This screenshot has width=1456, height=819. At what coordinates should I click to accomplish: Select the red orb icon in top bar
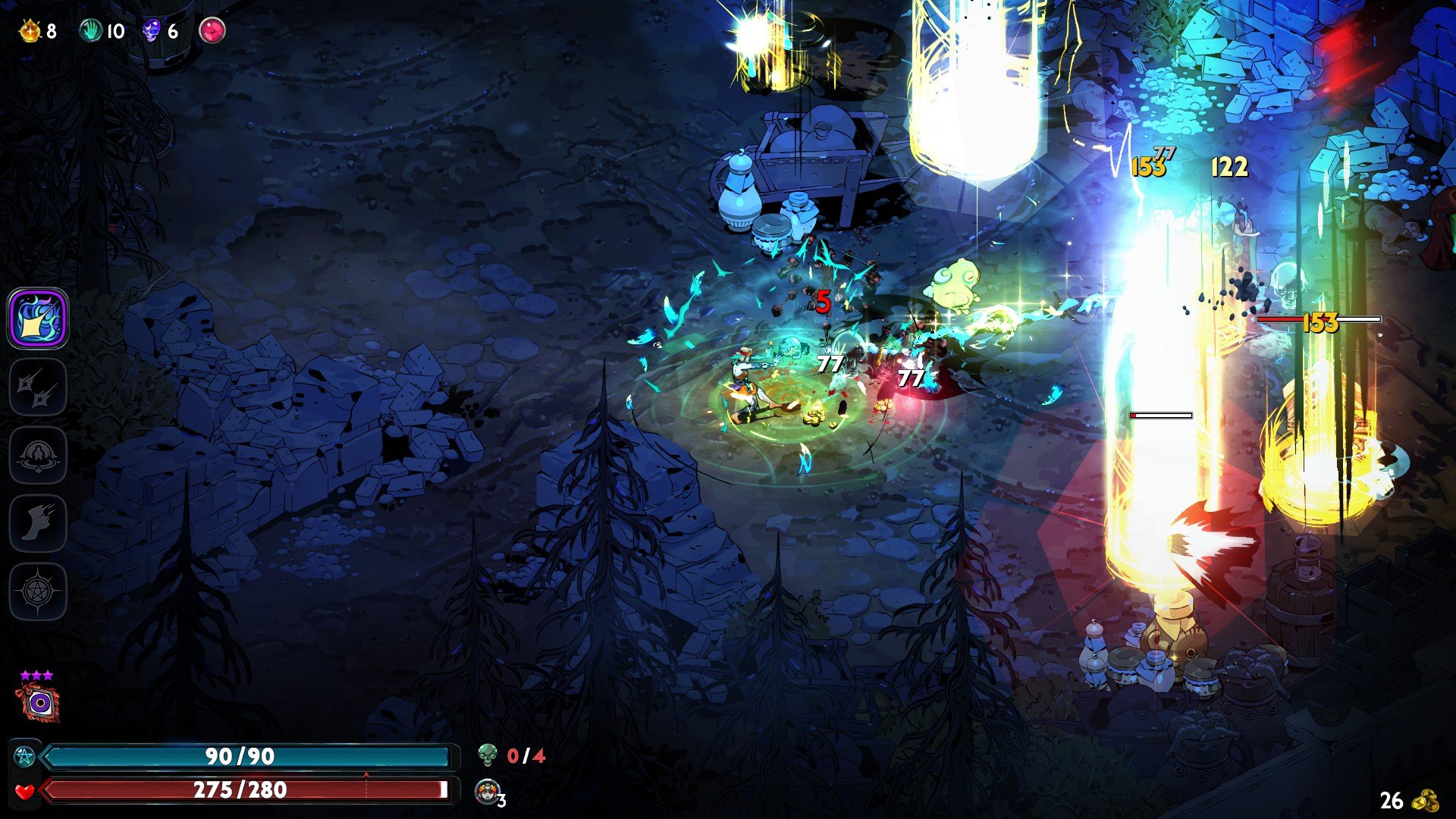click(212, 31)
